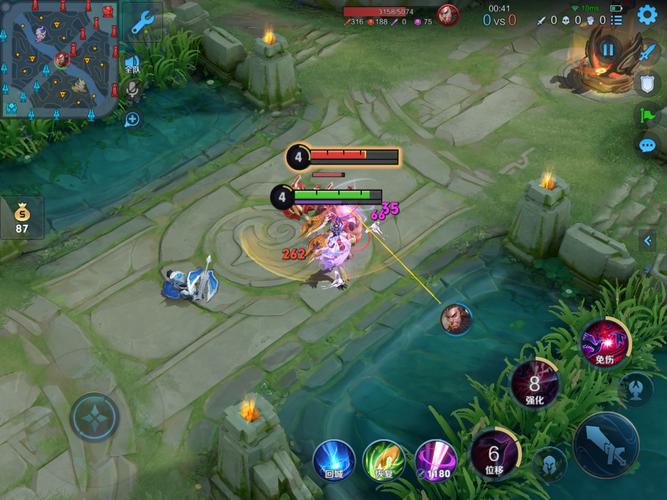
Task: Pause using the round pause button
Action: [x=607, y=48]
